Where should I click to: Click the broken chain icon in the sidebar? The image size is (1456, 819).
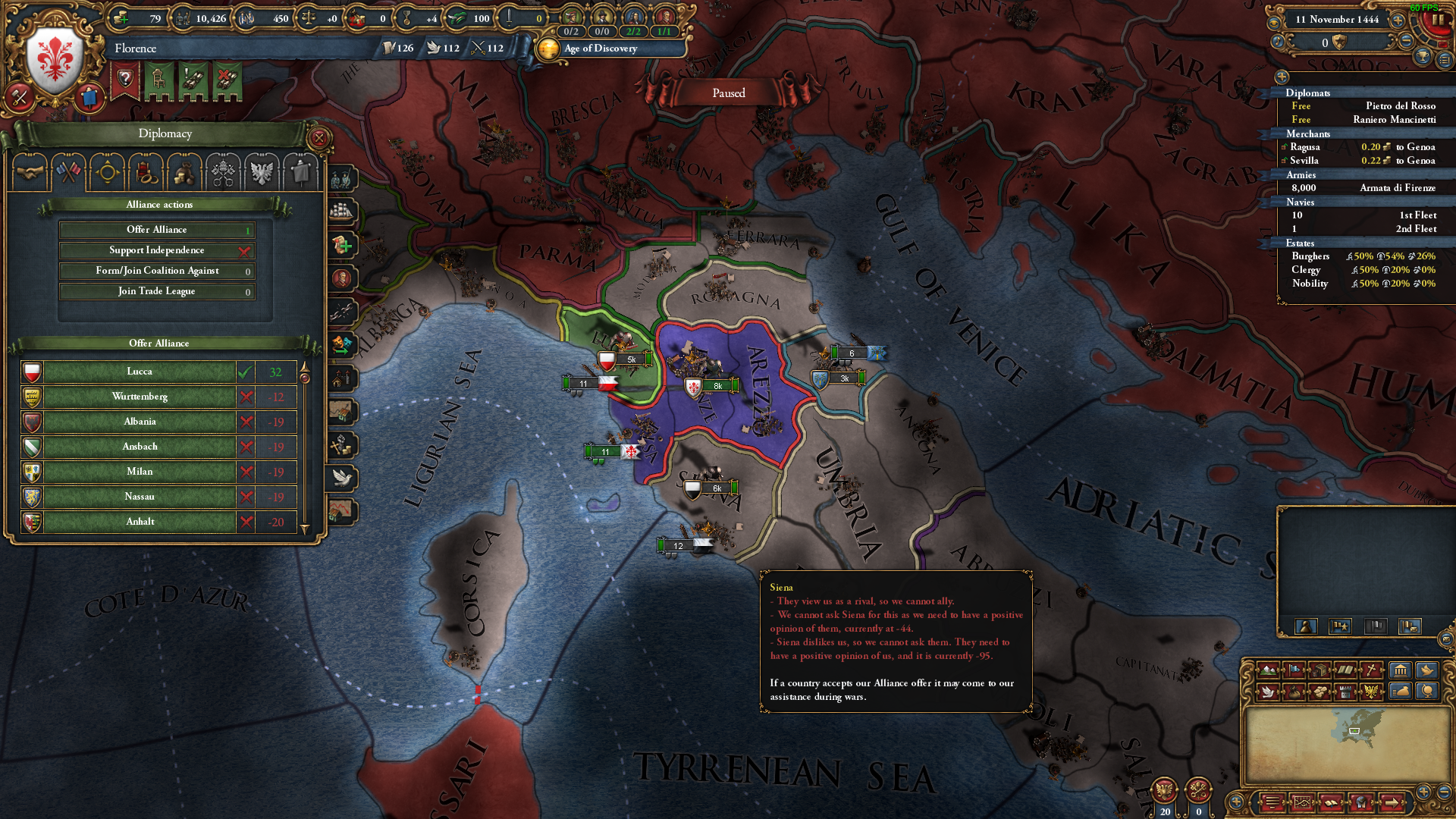point(343,309)
